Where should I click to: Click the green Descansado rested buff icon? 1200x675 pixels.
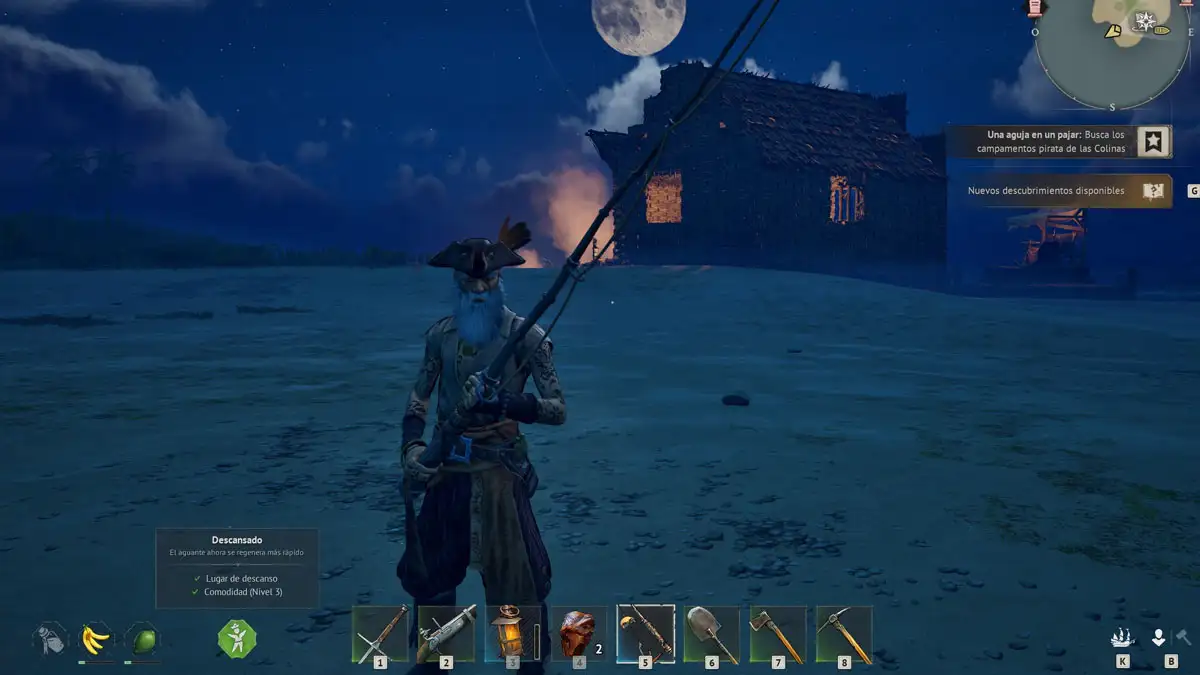(x=237, y=638)
